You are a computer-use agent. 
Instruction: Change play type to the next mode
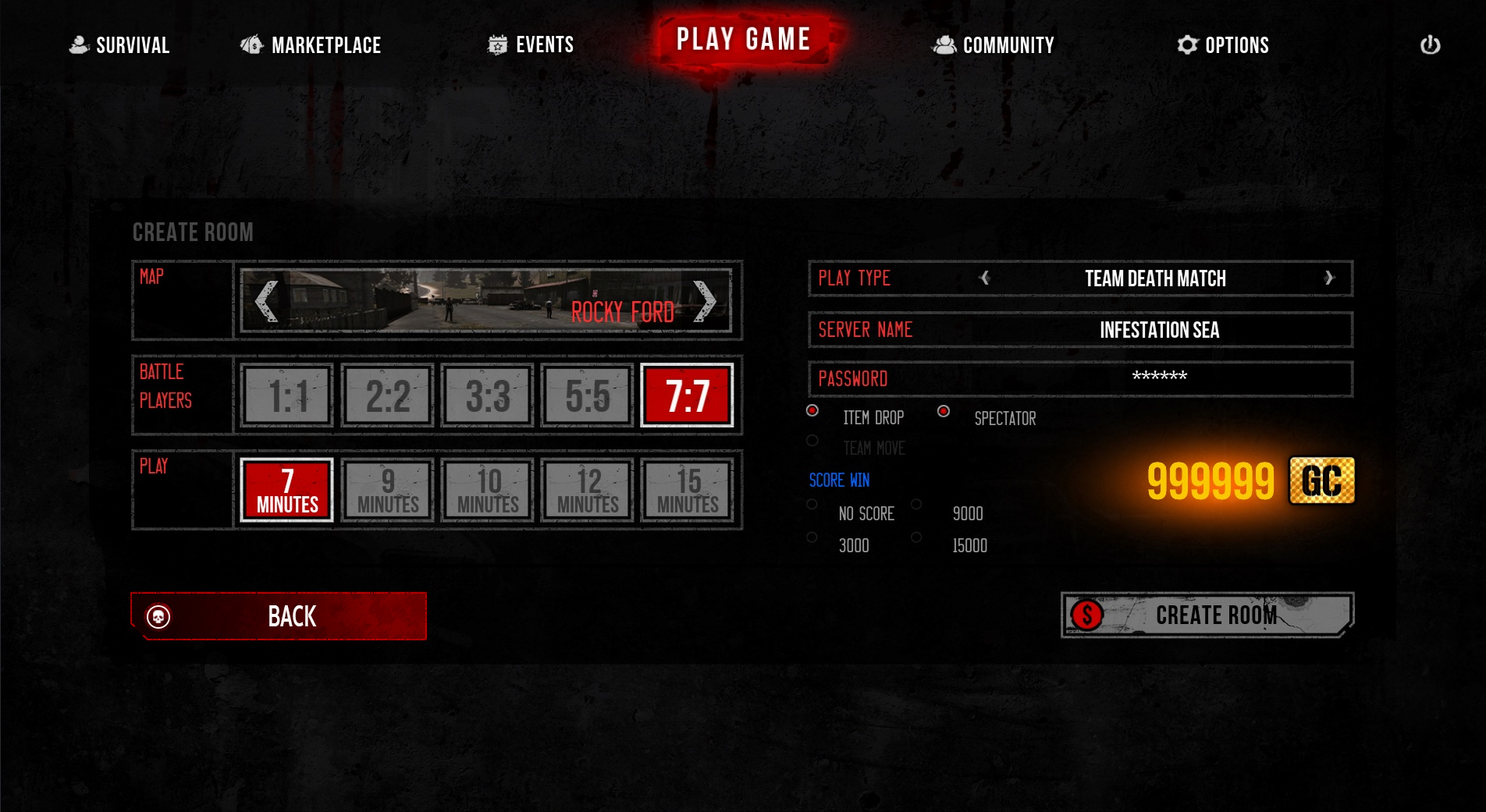click(1330, 278)
